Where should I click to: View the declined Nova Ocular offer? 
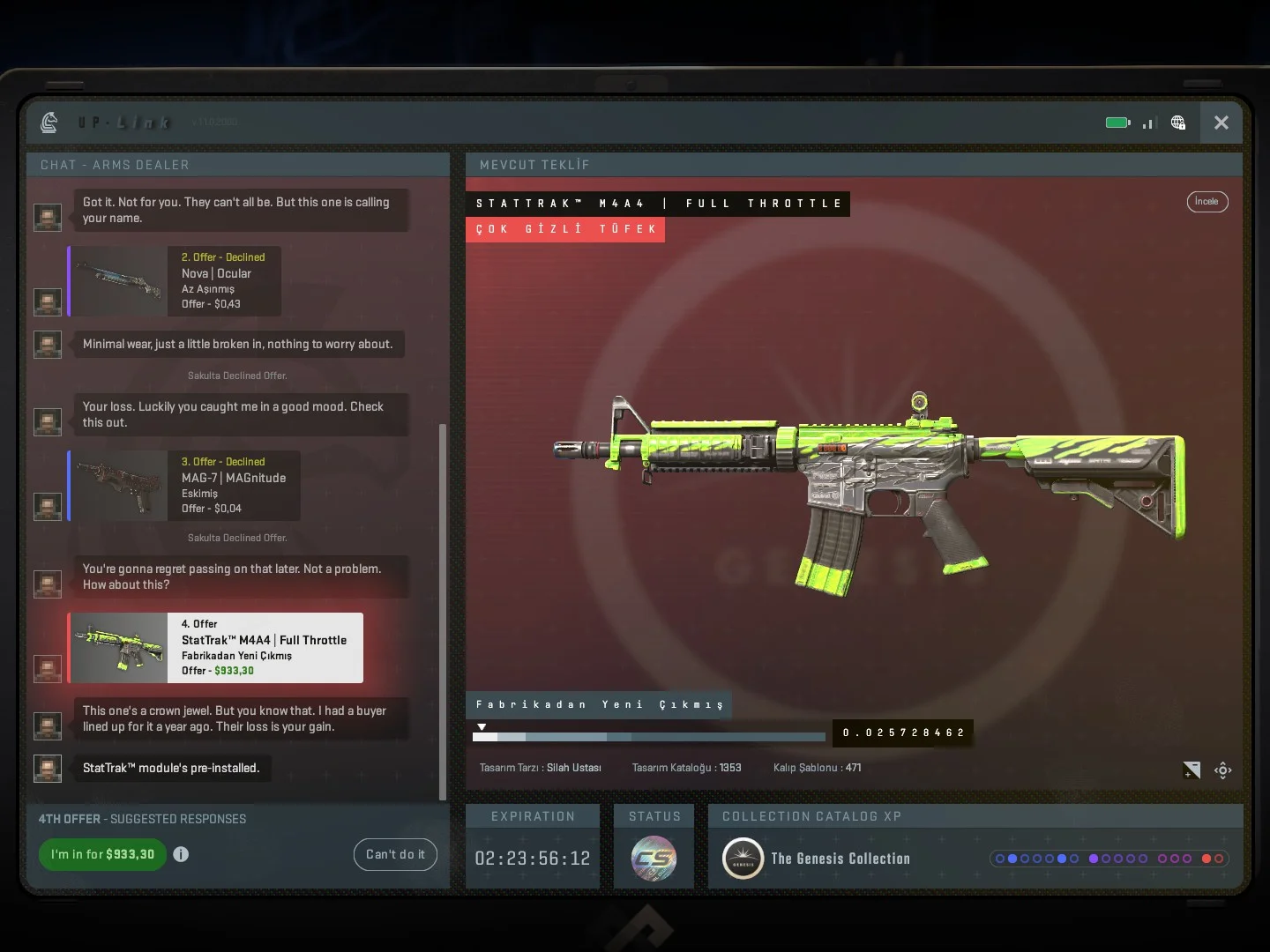pyautogui.click(x=175, y=281)
